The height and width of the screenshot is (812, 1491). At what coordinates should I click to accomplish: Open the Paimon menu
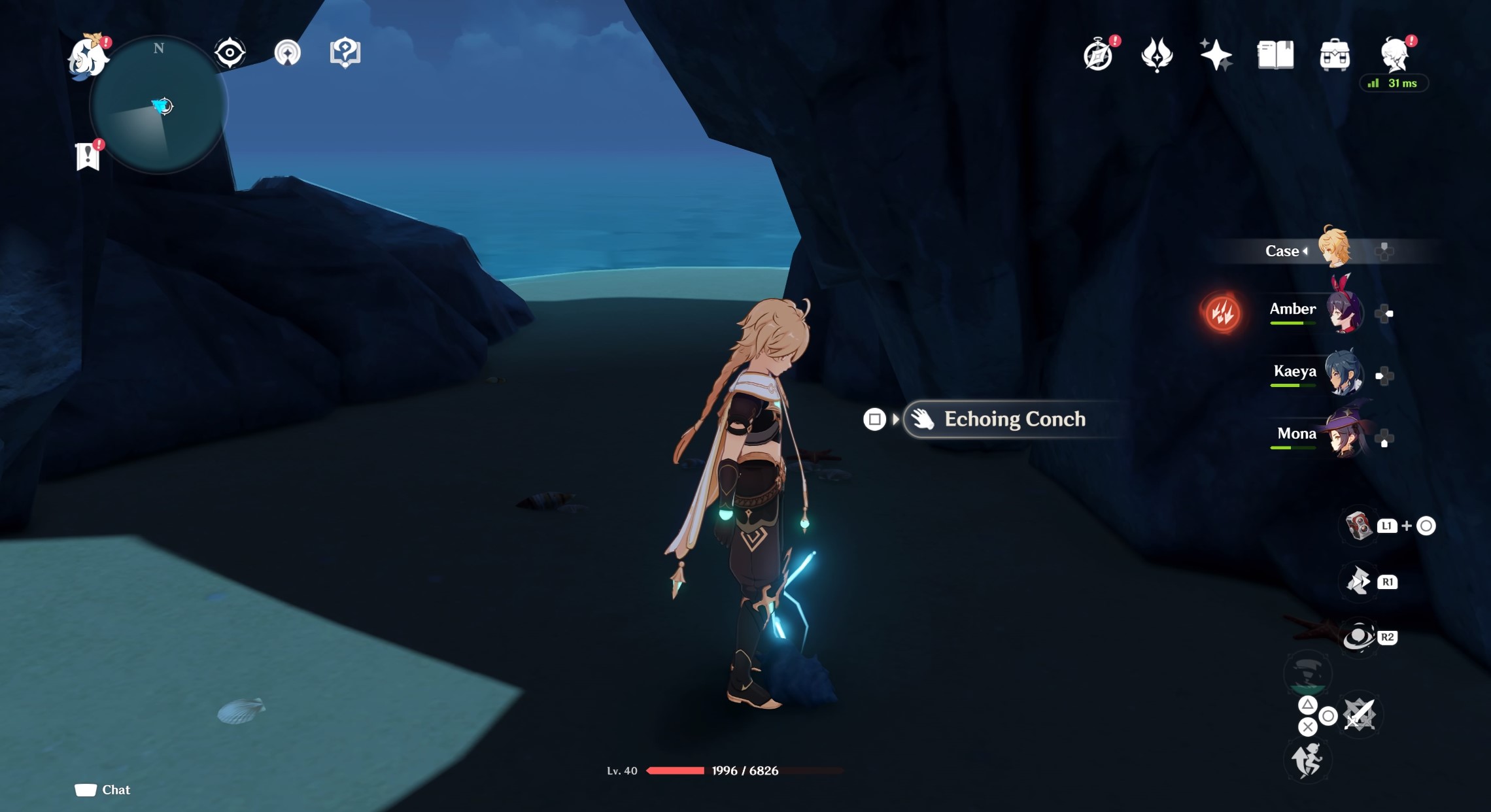click(x=88, y=59)
